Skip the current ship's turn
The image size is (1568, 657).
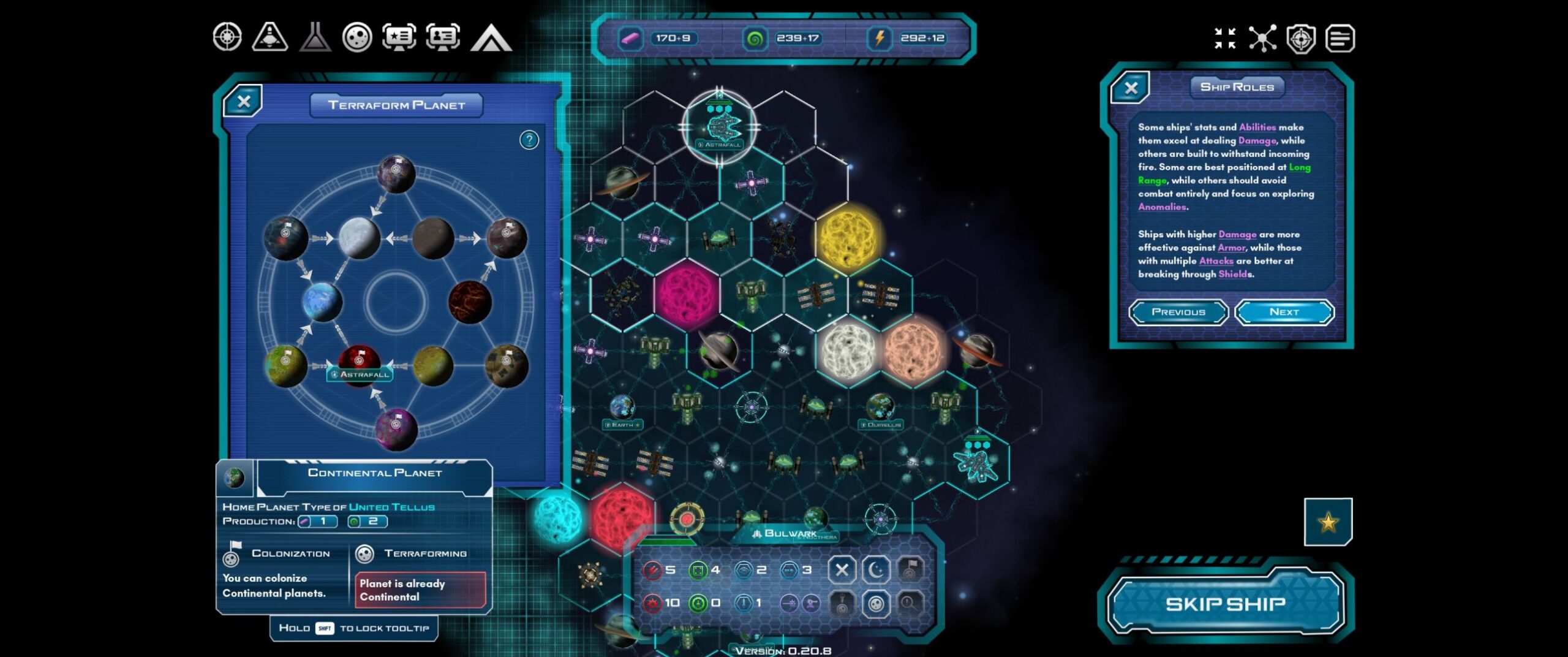(1225, 604)
